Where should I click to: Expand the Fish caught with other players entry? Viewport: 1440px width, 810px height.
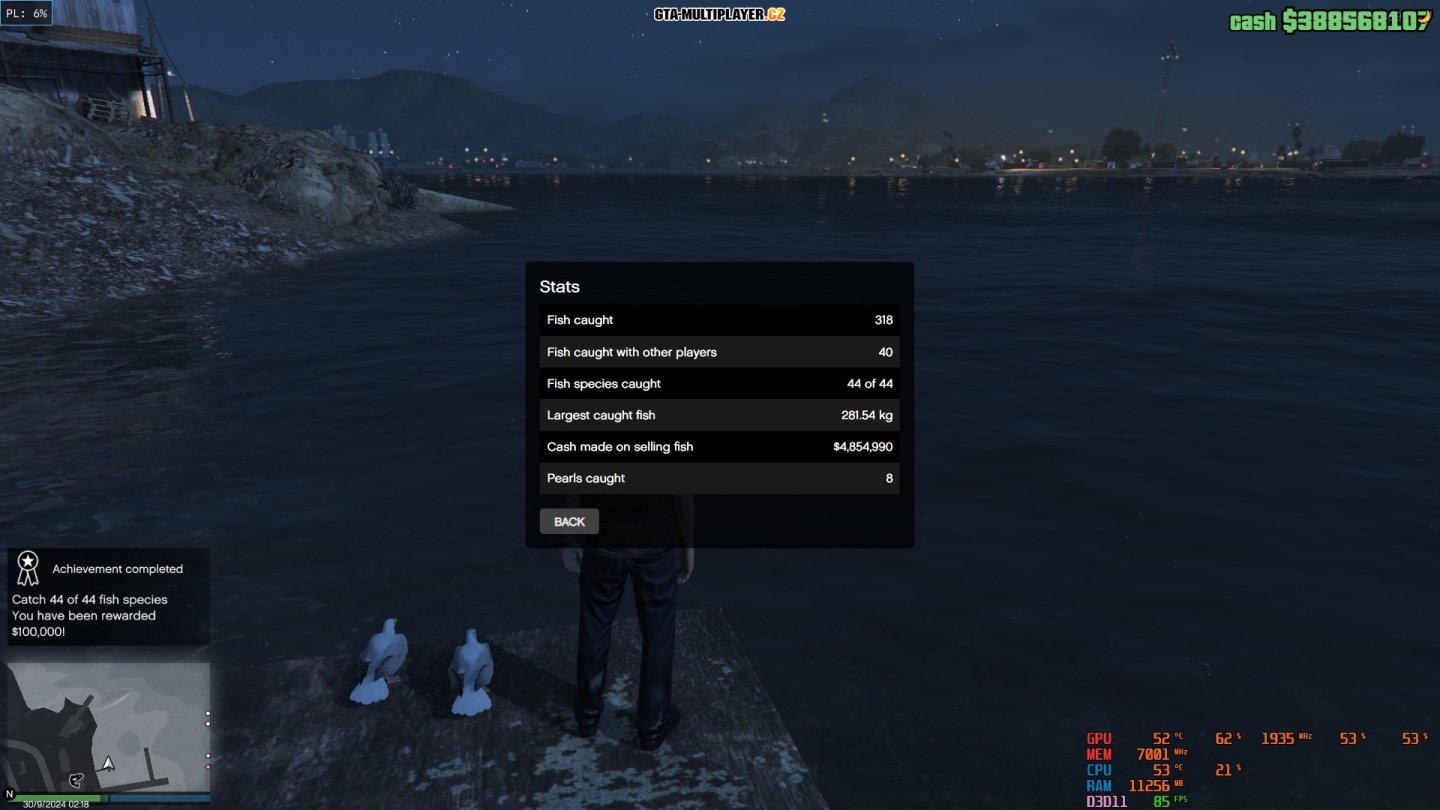click(x=719, y=351)
